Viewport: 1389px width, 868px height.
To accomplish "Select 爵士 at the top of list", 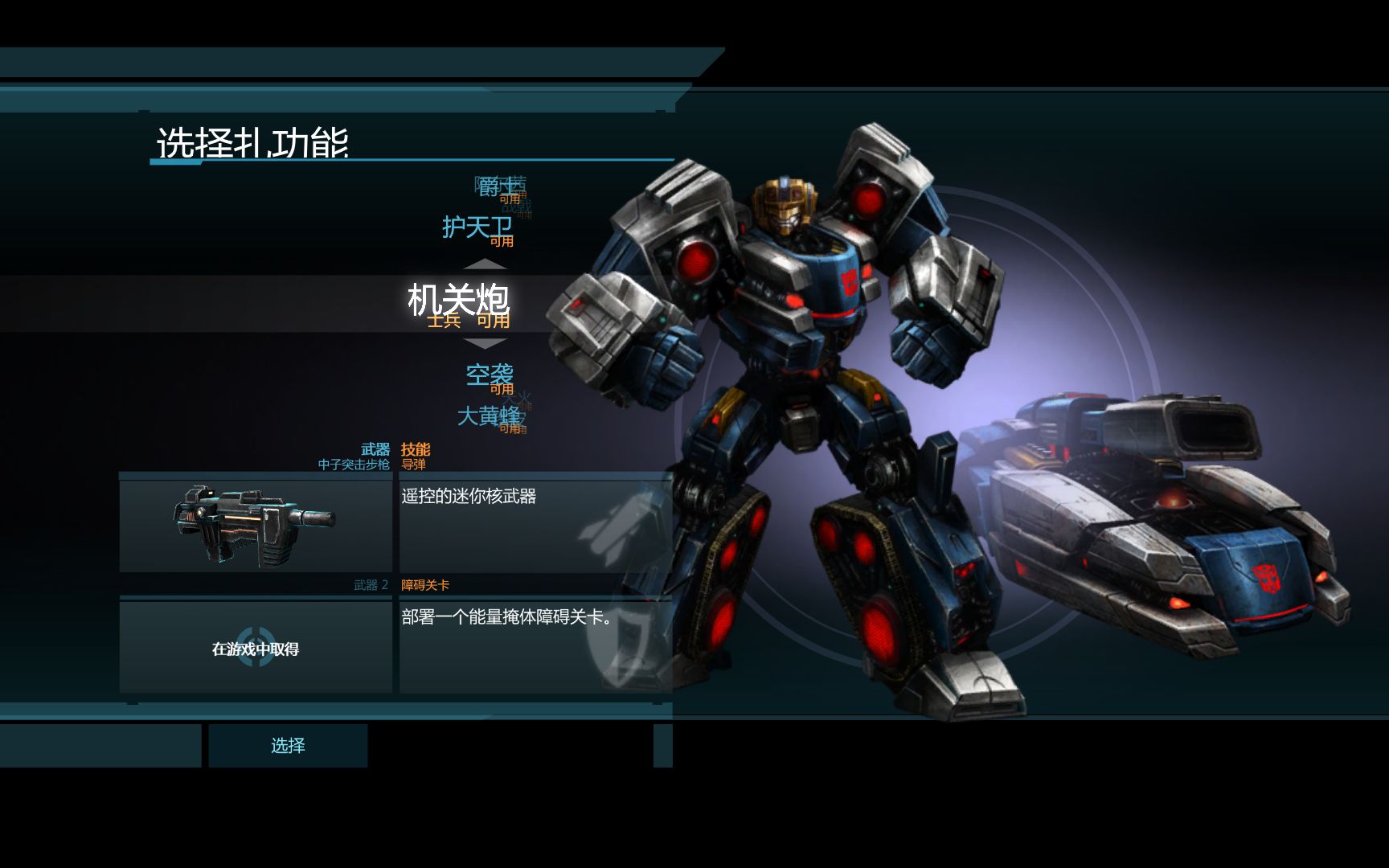I will click(x=497, y=187).
